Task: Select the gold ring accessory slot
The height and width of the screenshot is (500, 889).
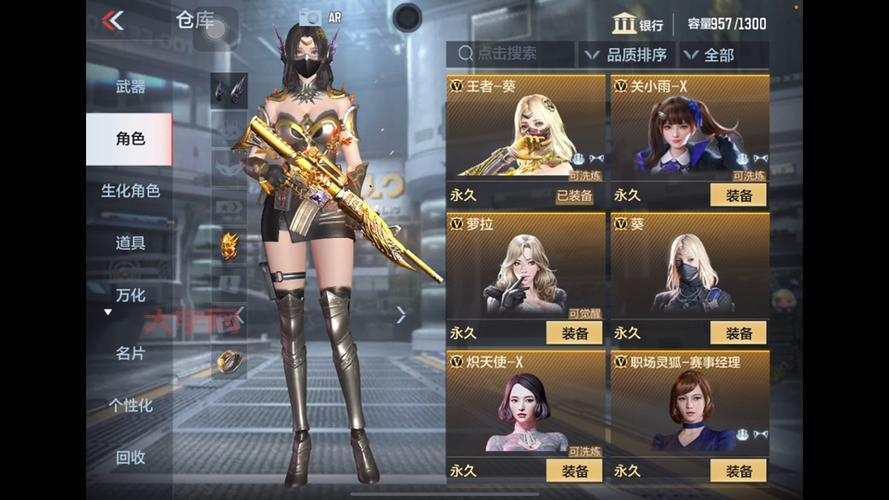Action: tap(229, 362)
